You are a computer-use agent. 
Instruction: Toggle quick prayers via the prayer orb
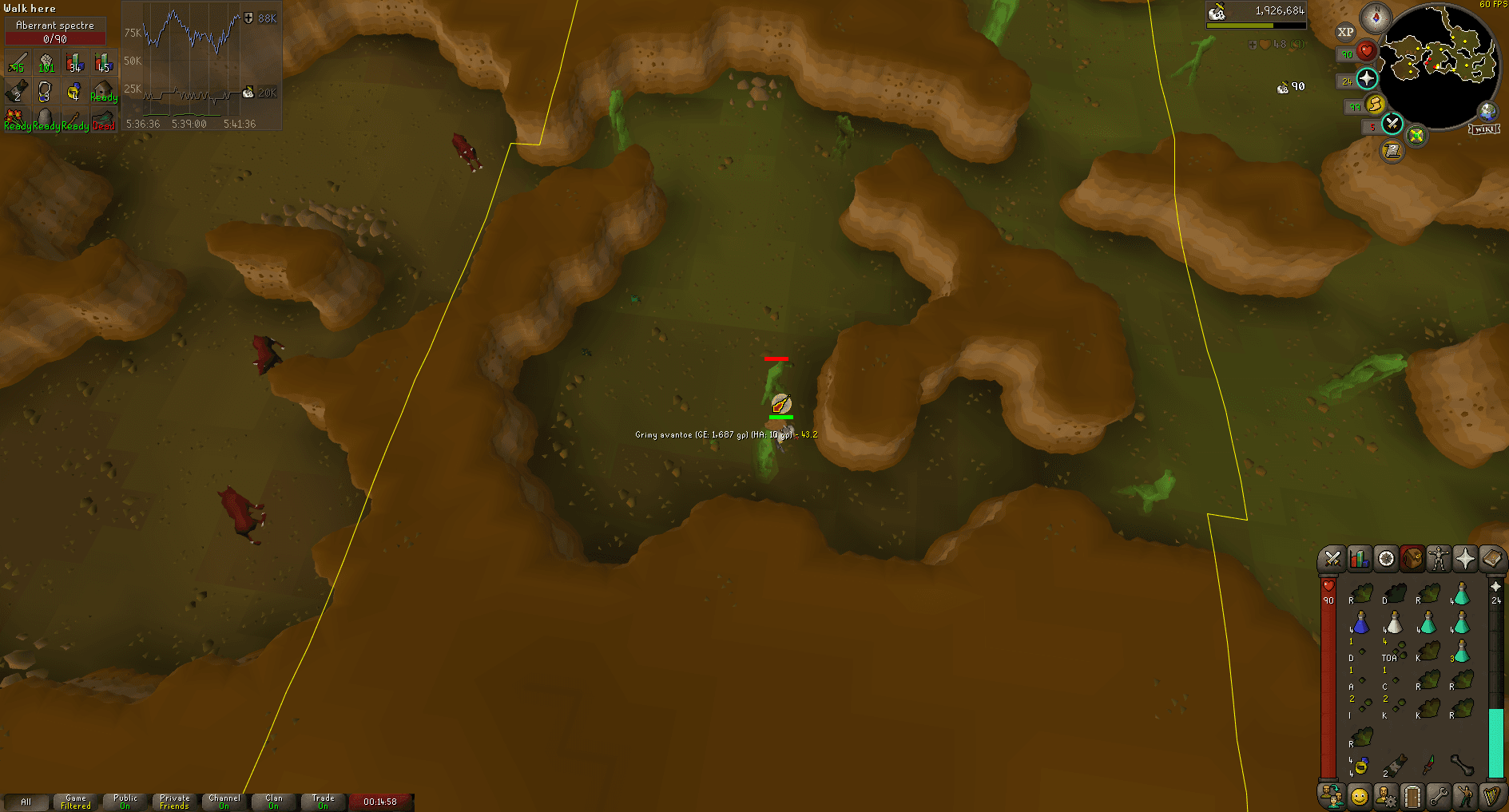[x=1366, y=79]
